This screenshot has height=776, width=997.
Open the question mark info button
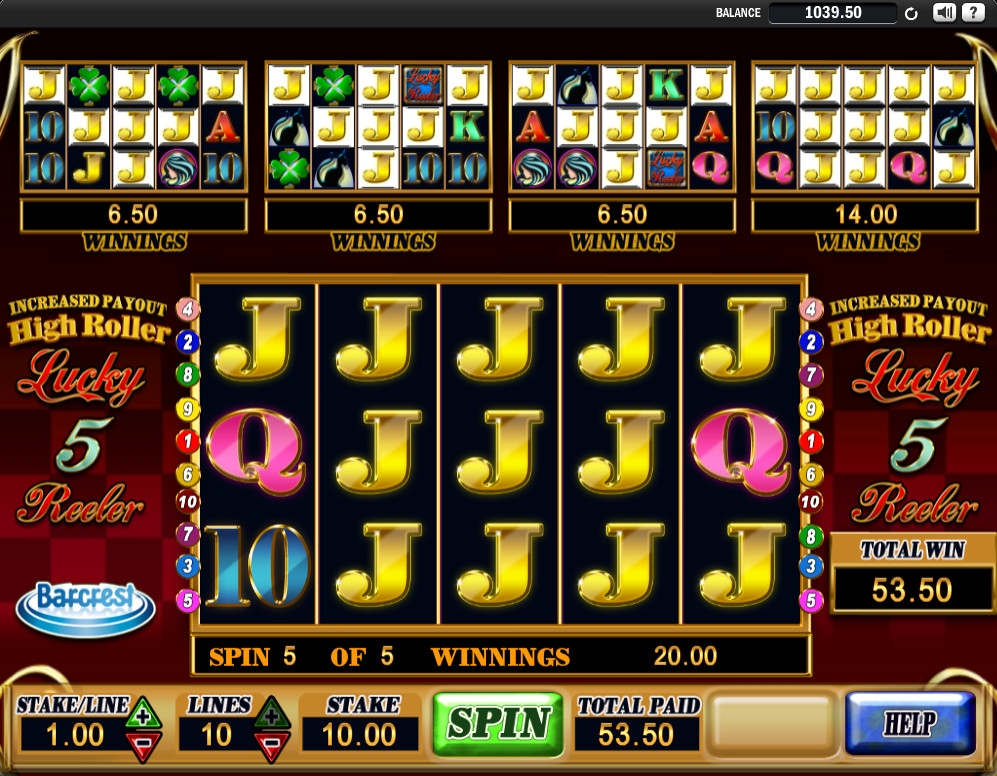pos(971,13)
